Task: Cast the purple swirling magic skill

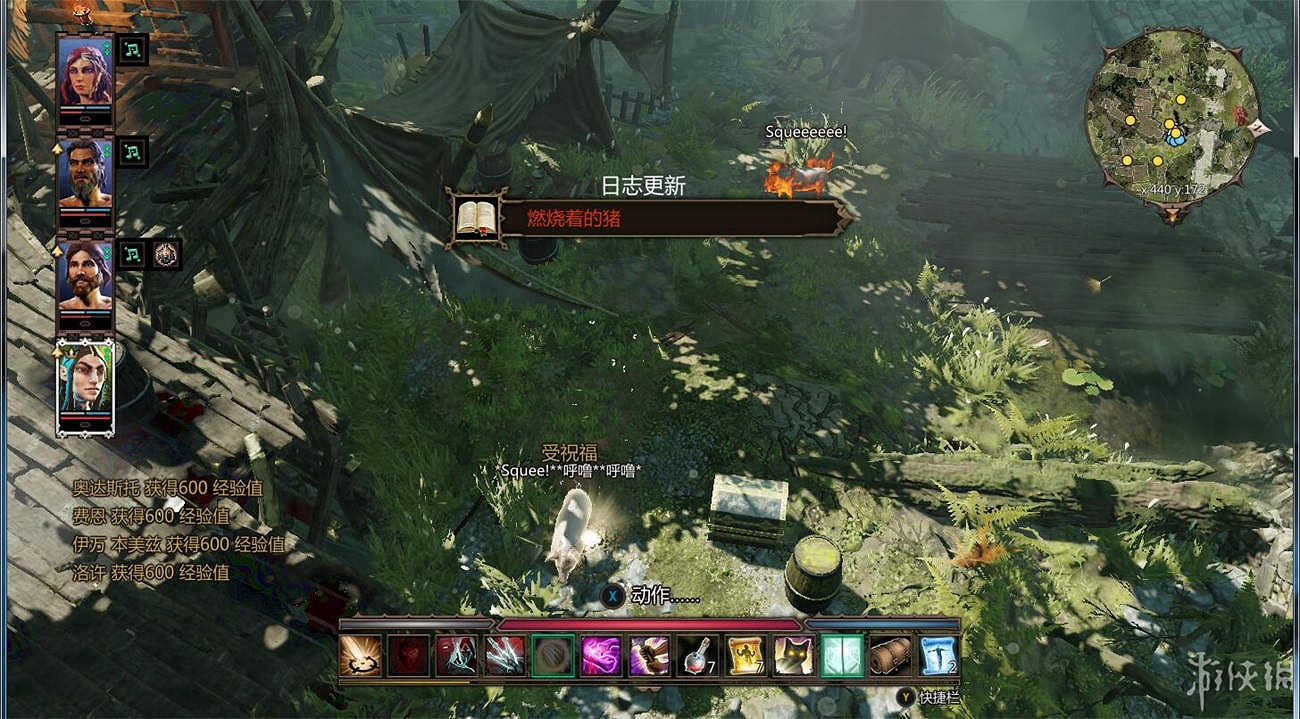Action: (x=601, y=656)
